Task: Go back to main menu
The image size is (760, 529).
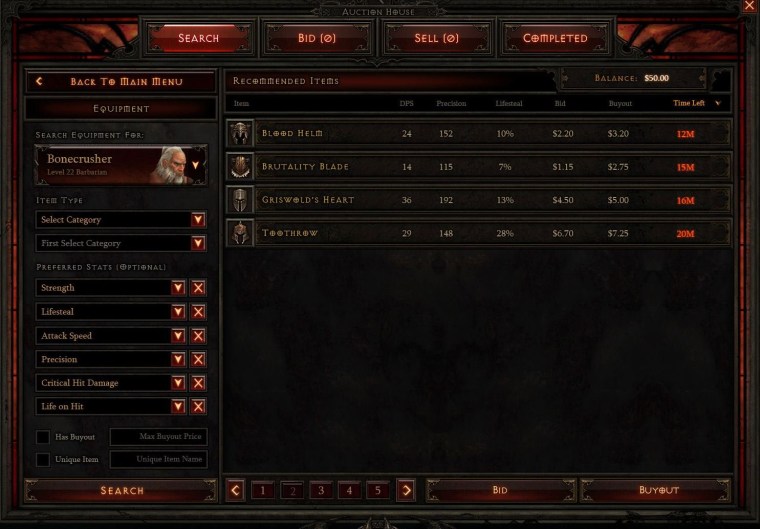Action: pyautogui.click(x=121, y=81)
